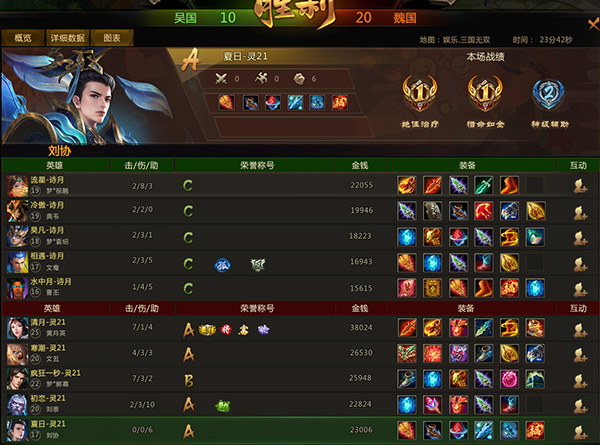Choose player row 昊凡-诗月
Screen dimensions: 600x445
pos(45,236)
